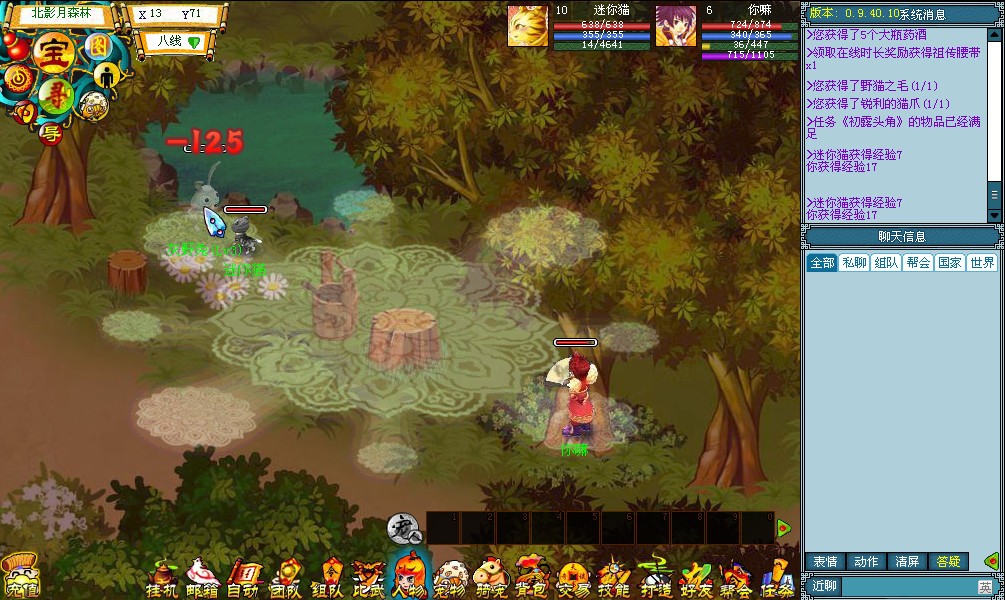Switch to the 私聊 private chat tab

pyautogui.click(x=854, y=262)
